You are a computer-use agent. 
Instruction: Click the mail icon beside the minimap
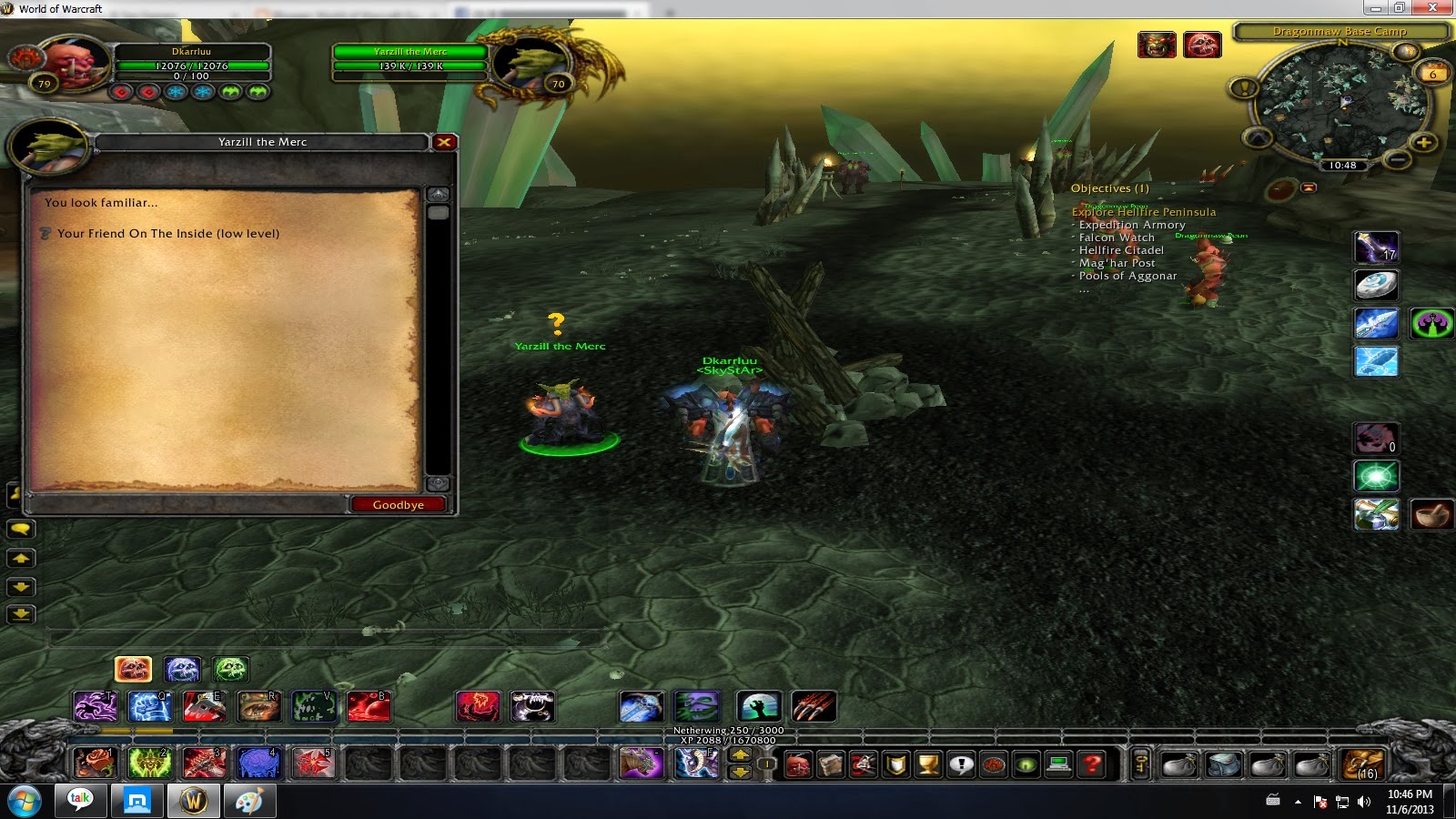coord(1309,187)
